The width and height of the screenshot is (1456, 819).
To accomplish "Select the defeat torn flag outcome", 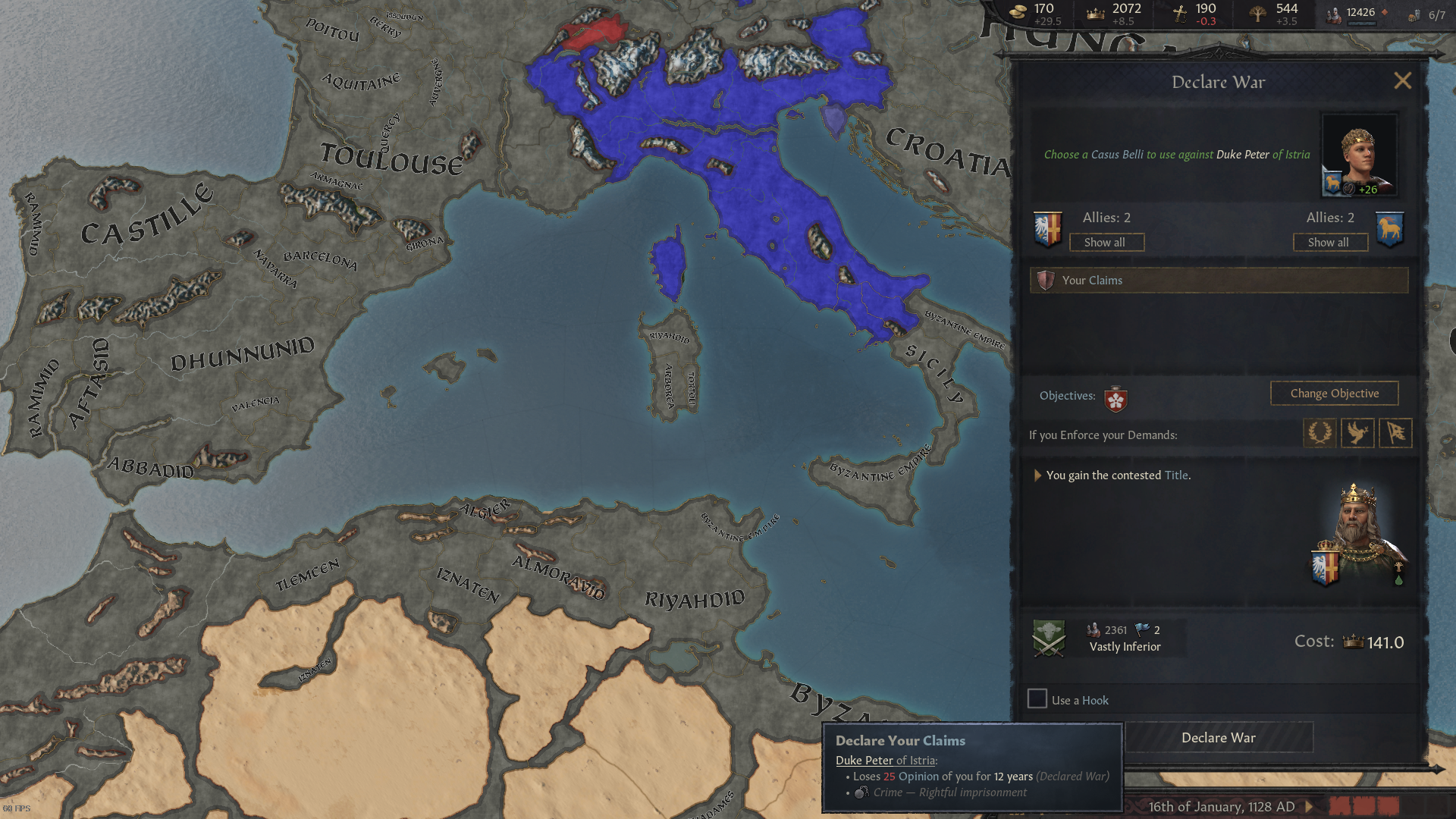I will pos(1395,433).
